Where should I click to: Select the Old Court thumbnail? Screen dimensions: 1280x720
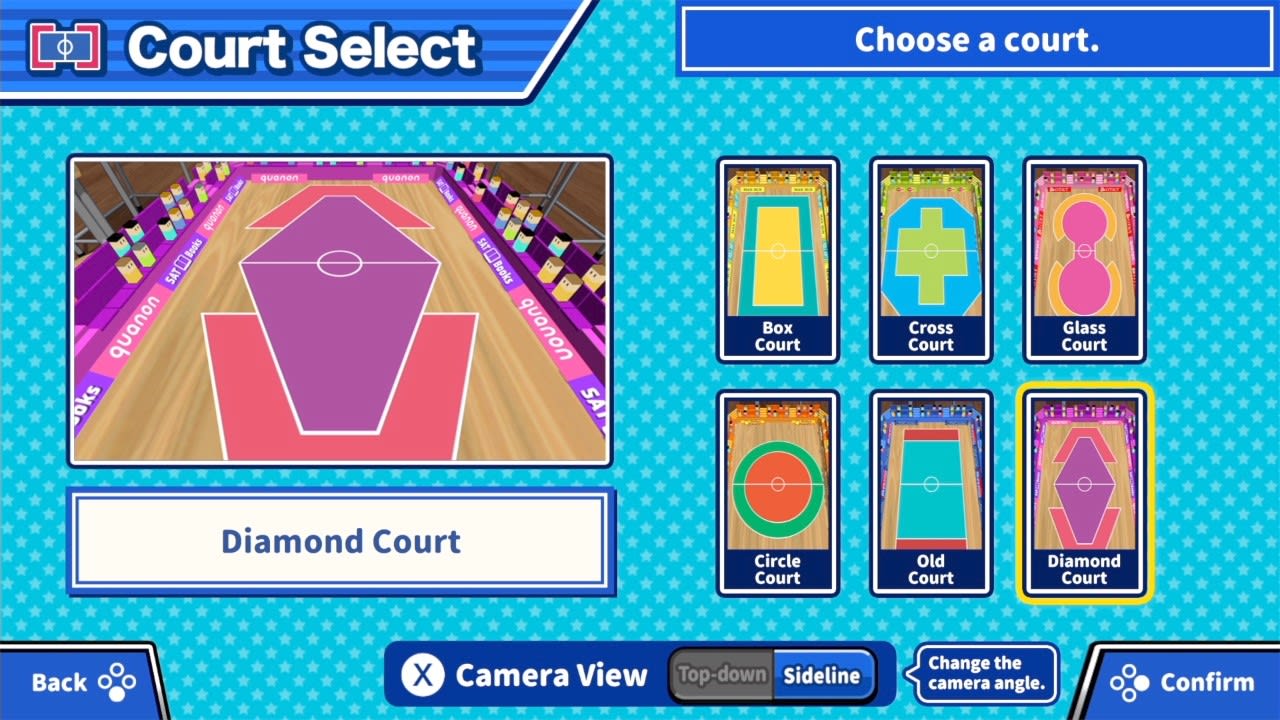pos(931,494)
